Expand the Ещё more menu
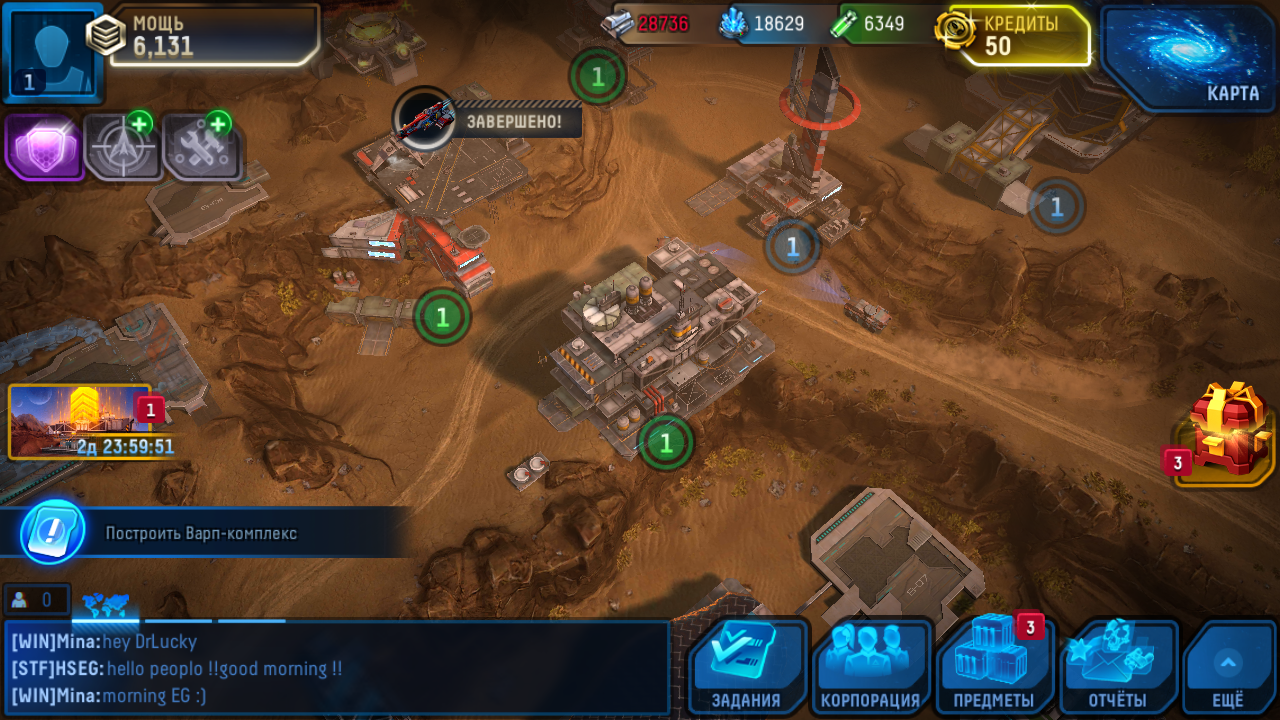Screen dimensions: 1280x720 click(x=1228, y=667)
